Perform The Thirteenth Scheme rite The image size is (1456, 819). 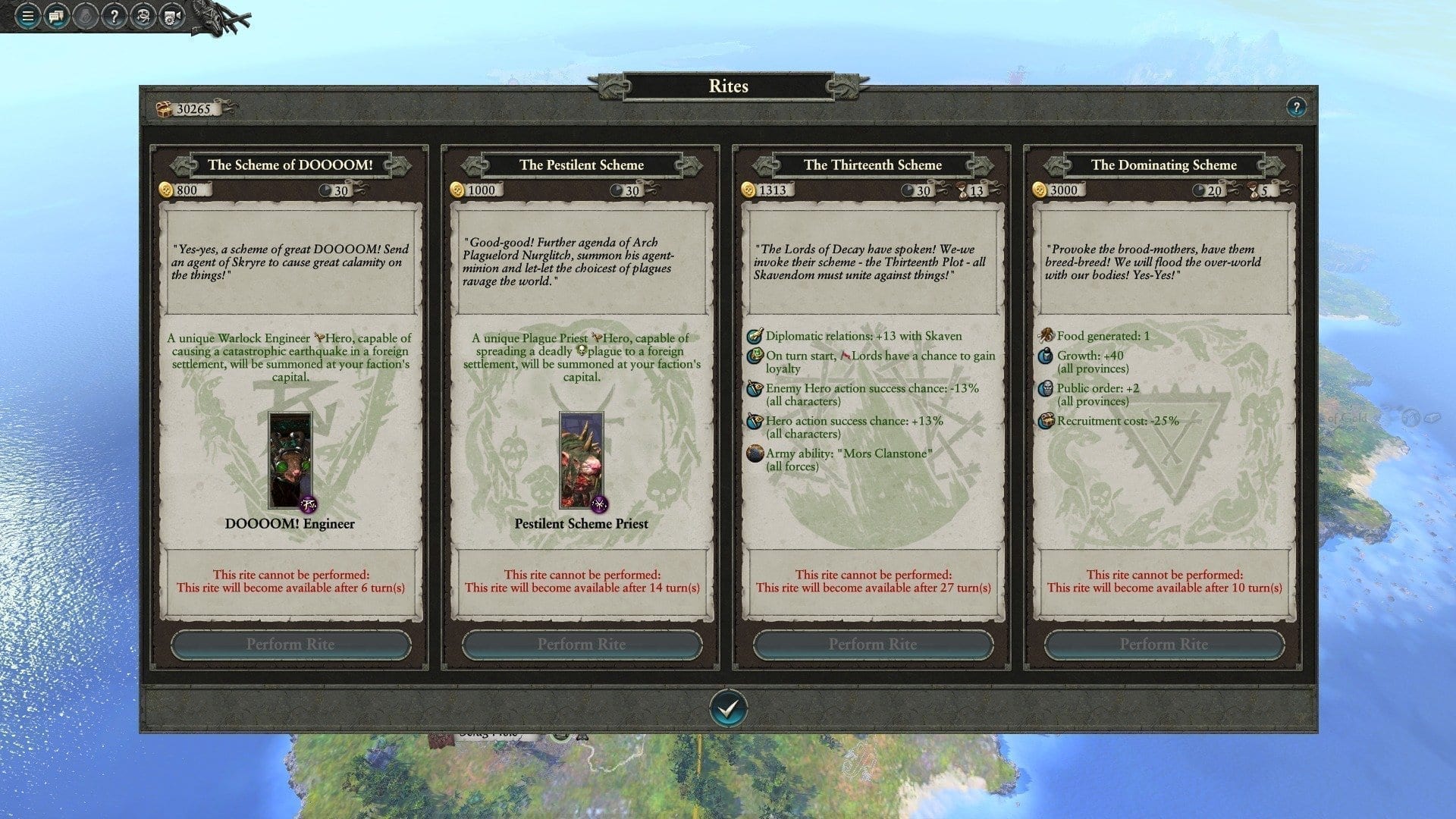[873, 645]
